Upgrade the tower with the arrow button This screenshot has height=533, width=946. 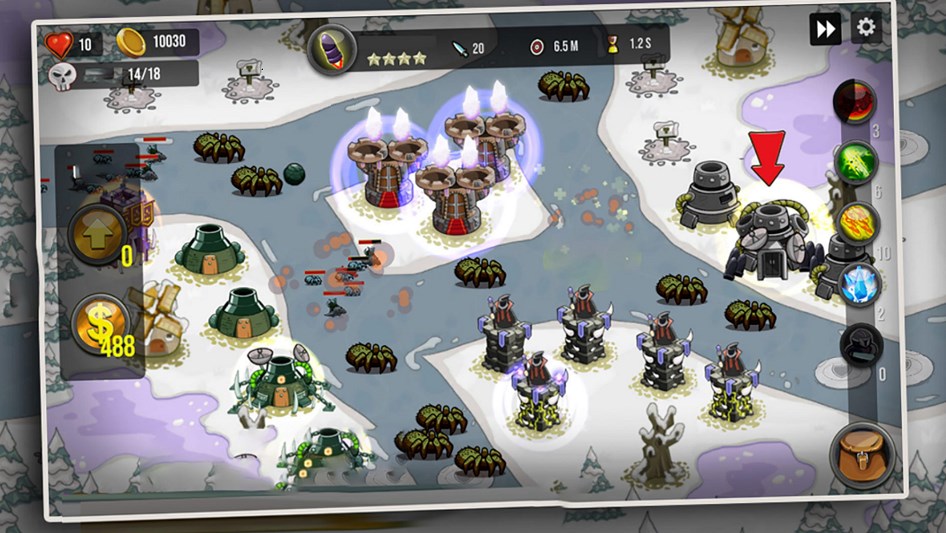click(x=97, y=234)
